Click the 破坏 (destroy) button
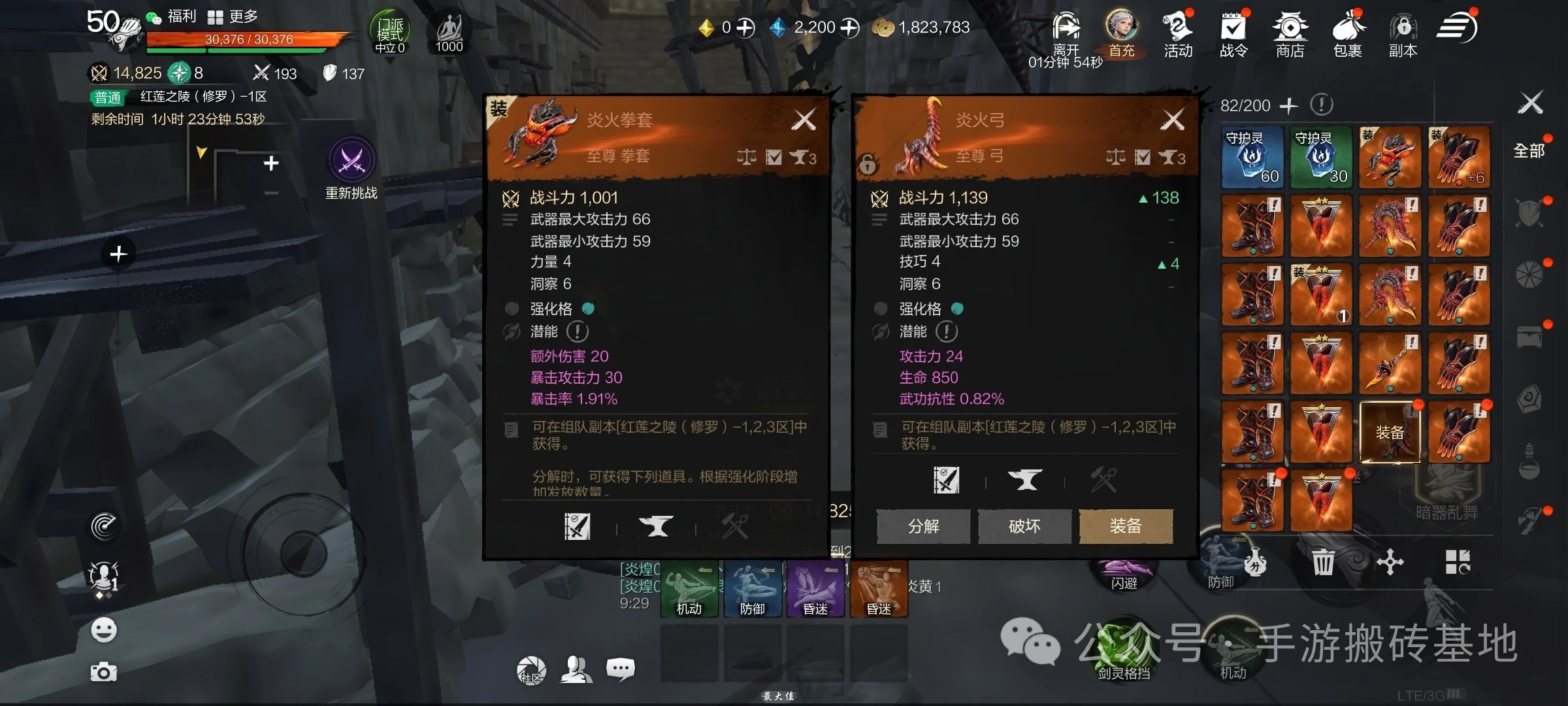The height and width of the screenshot is (706, 1568). [1024, 526]
